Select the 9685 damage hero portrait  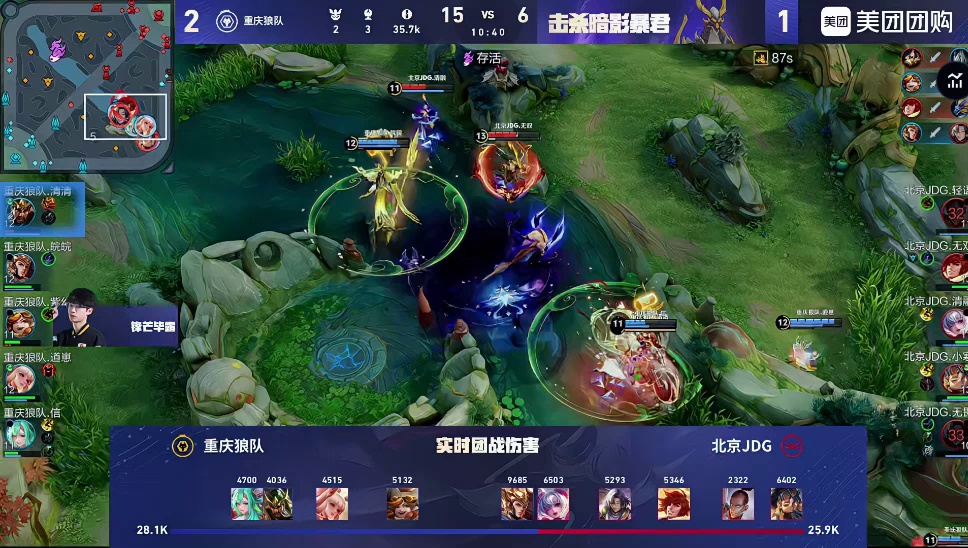[517, 503]
